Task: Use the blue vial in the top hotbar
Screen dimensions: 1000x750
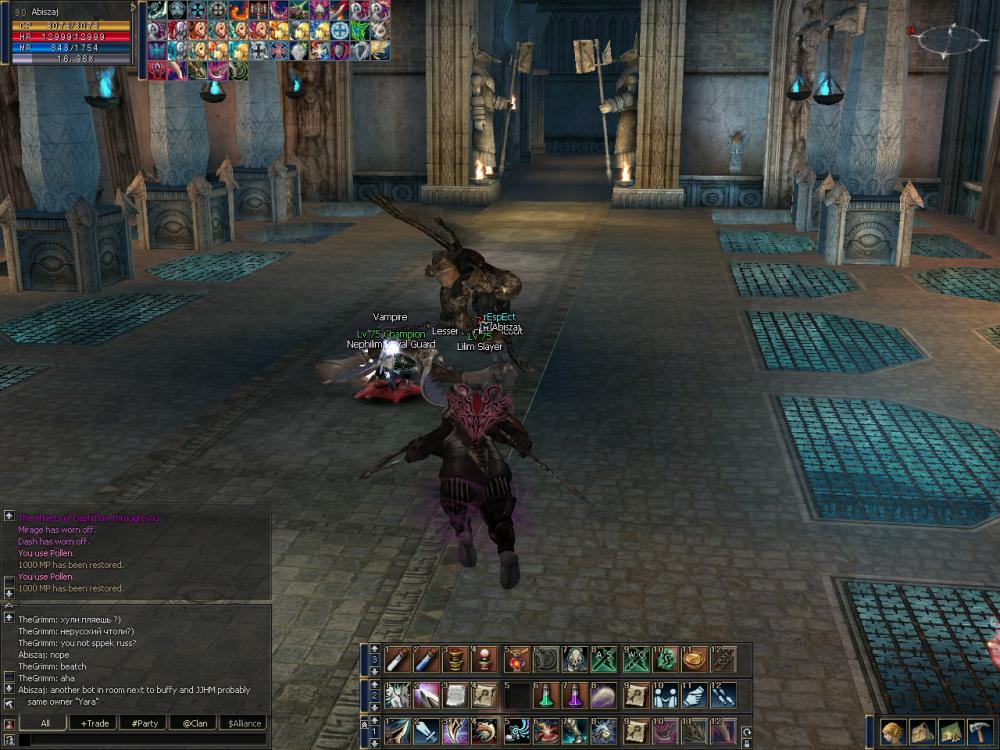Action: (426, 659)
